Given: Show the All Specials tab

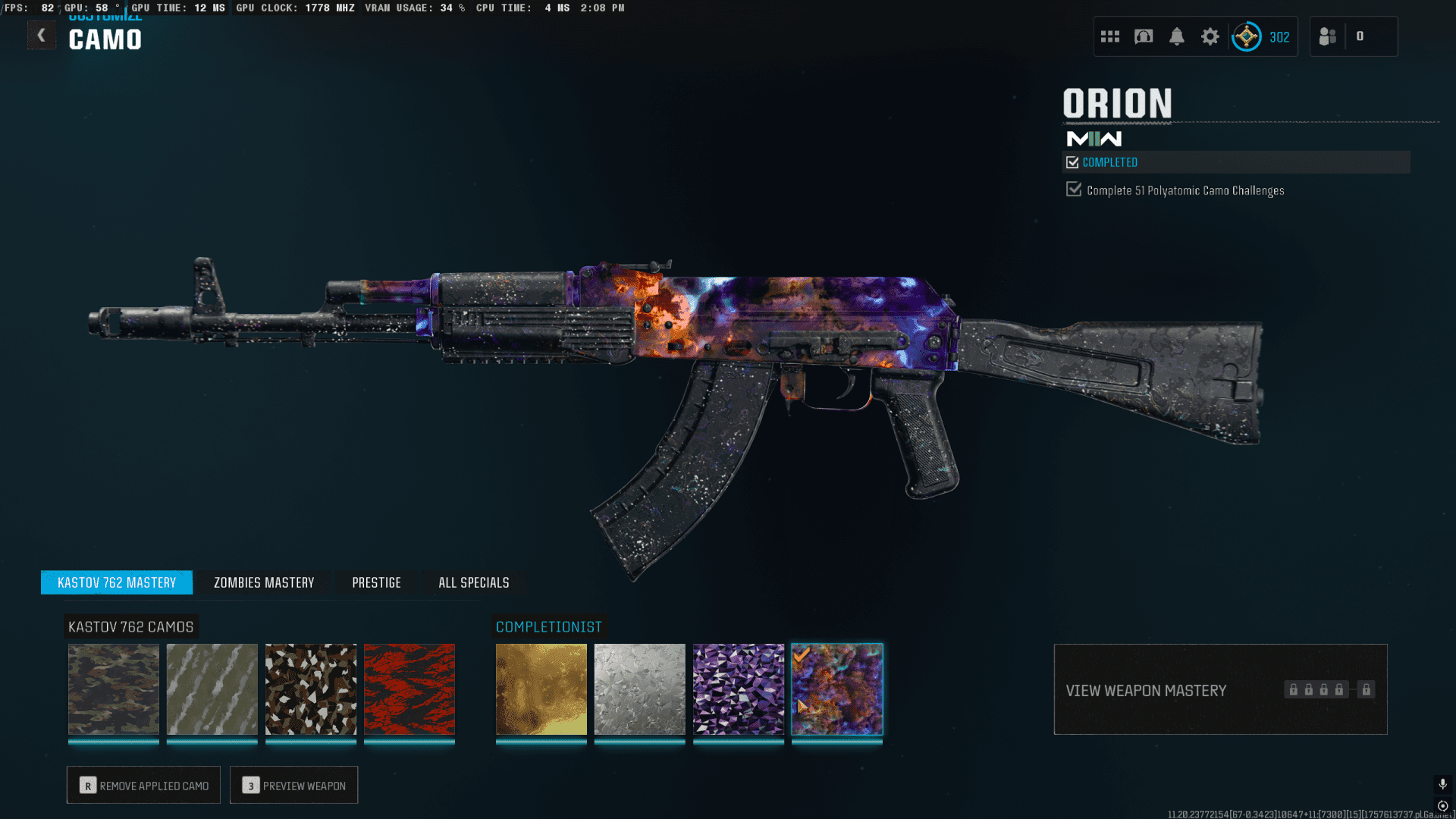Looking at the screenshot, I should click(474, 582).
